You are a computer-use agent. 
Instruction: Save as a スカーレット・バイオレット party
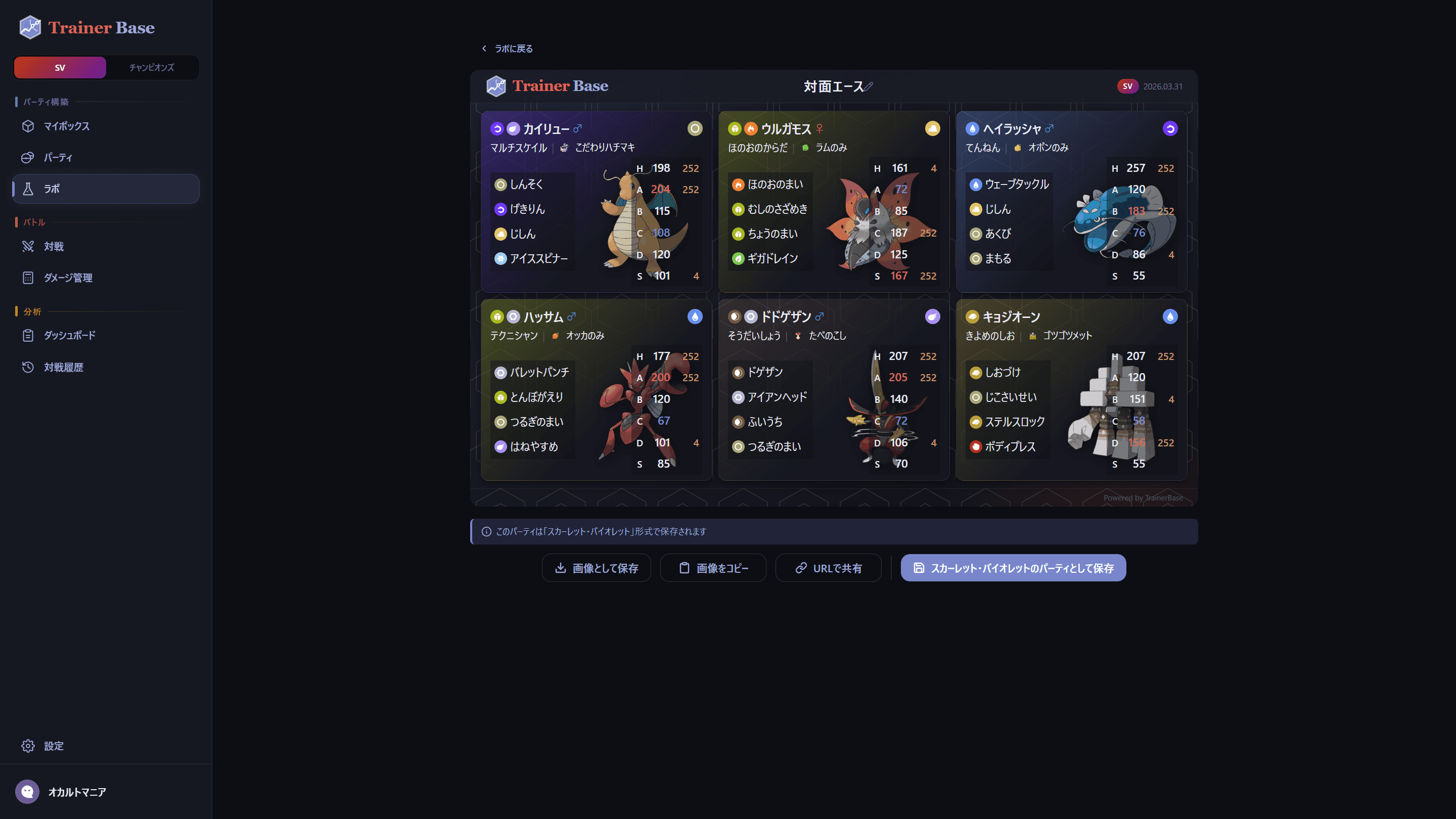point(1014,568)
